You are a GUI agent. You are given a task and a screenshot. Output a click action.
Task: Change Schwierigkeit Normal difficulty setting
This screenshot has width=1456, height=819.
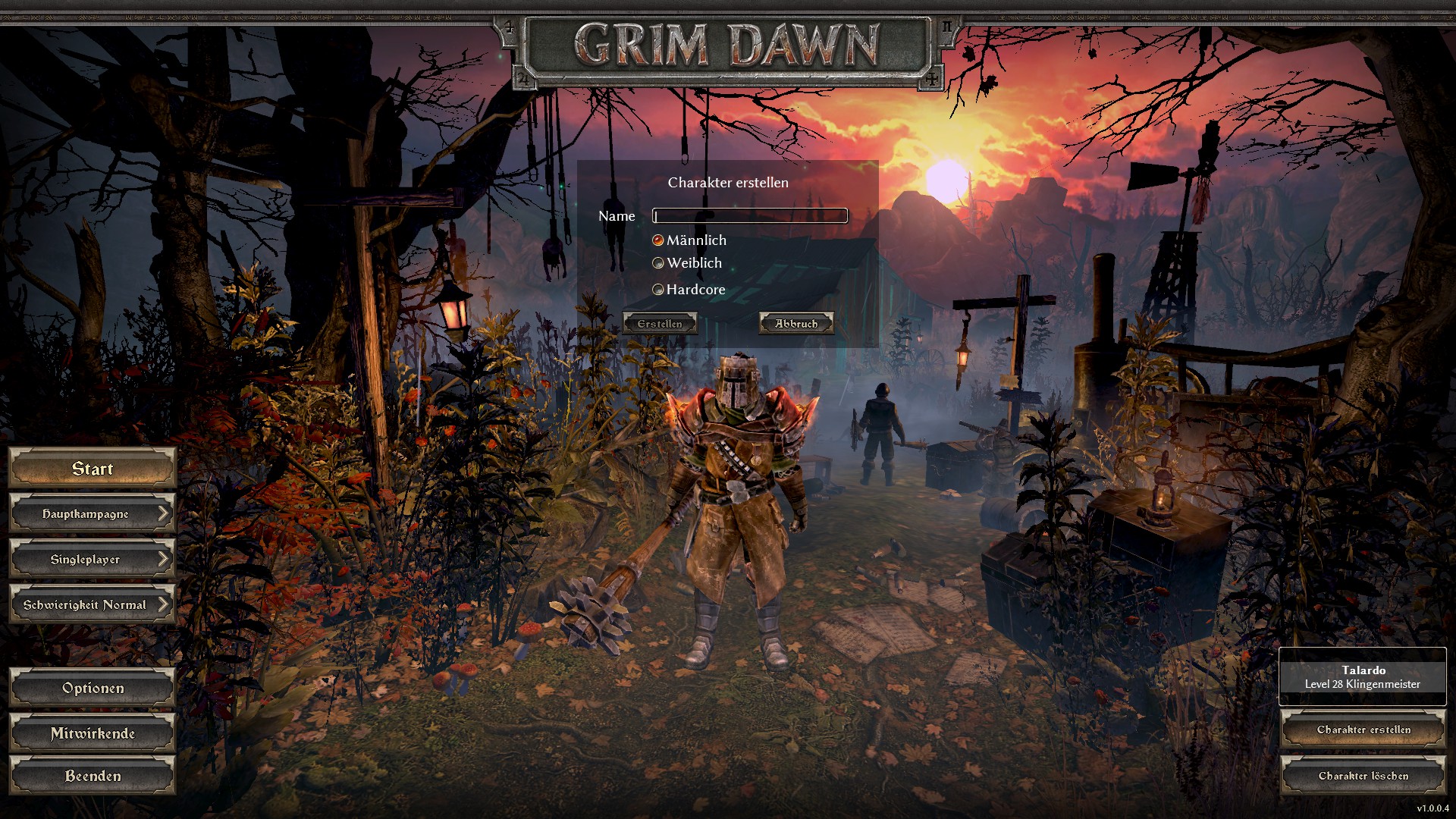pyautogui.click(x=93, y=605)
